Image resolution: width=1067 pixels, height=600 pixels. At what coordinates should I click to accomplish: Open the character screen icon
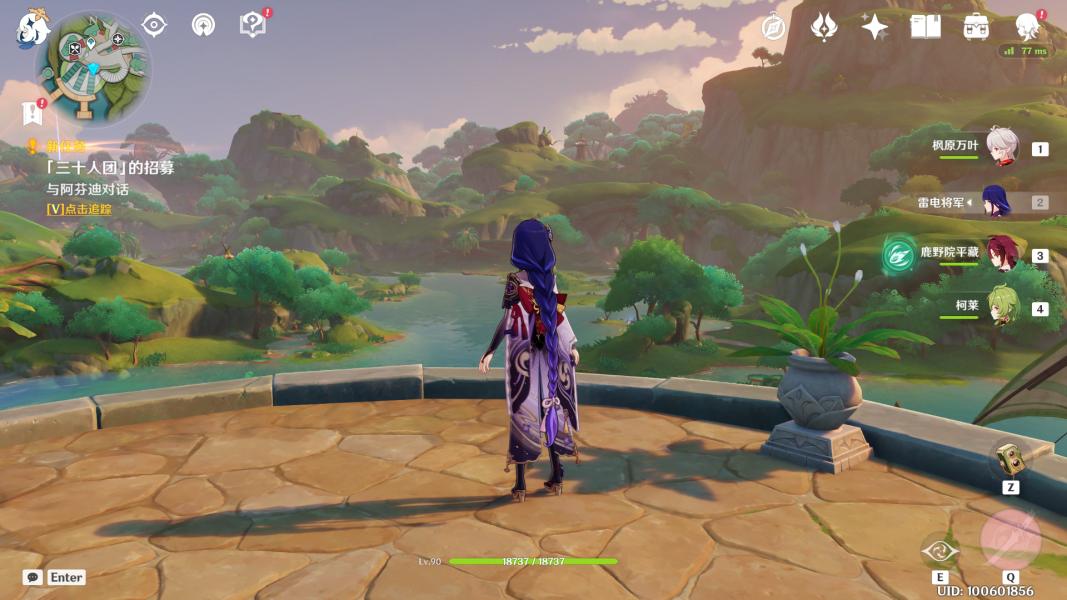[1027, 27]
